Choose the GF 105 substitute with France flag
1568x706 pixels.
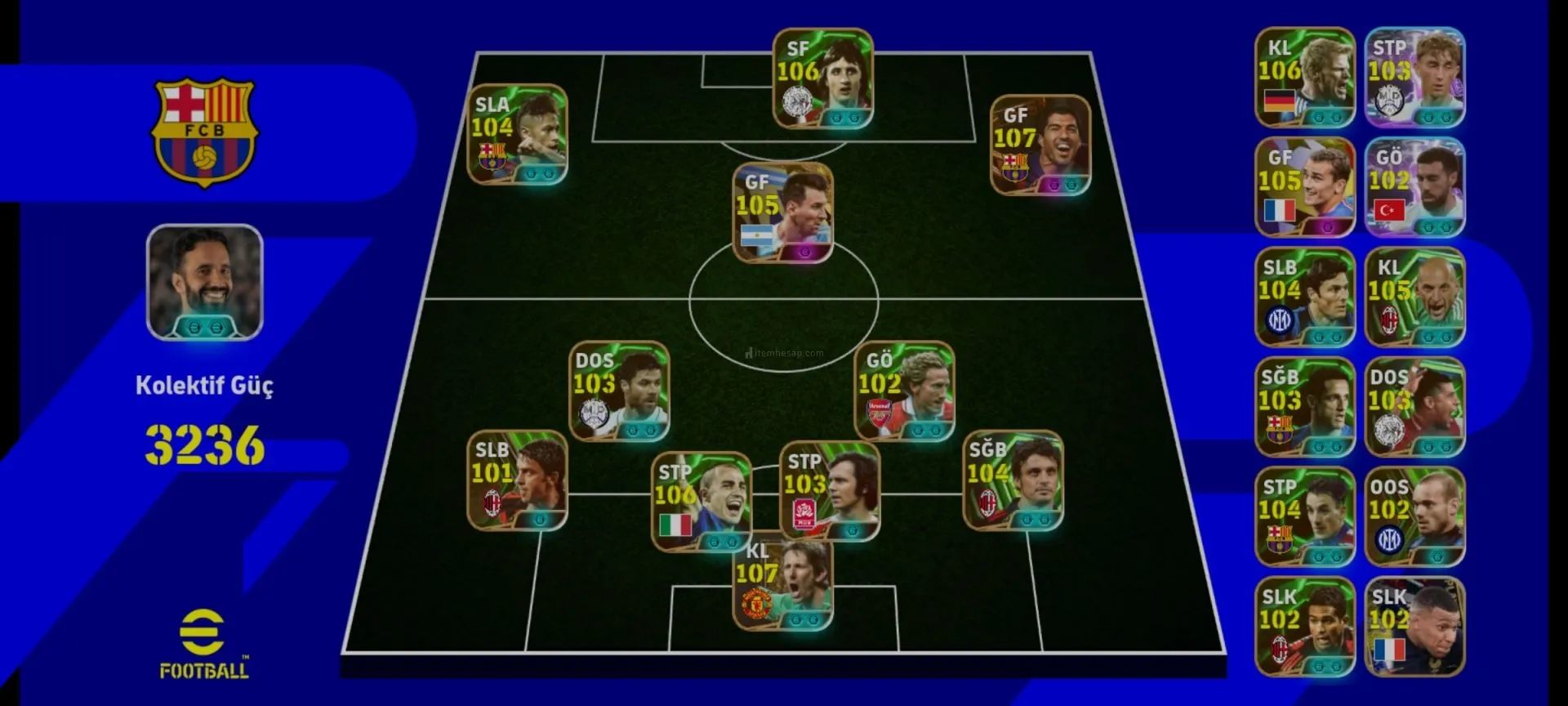pos(1304,188)
